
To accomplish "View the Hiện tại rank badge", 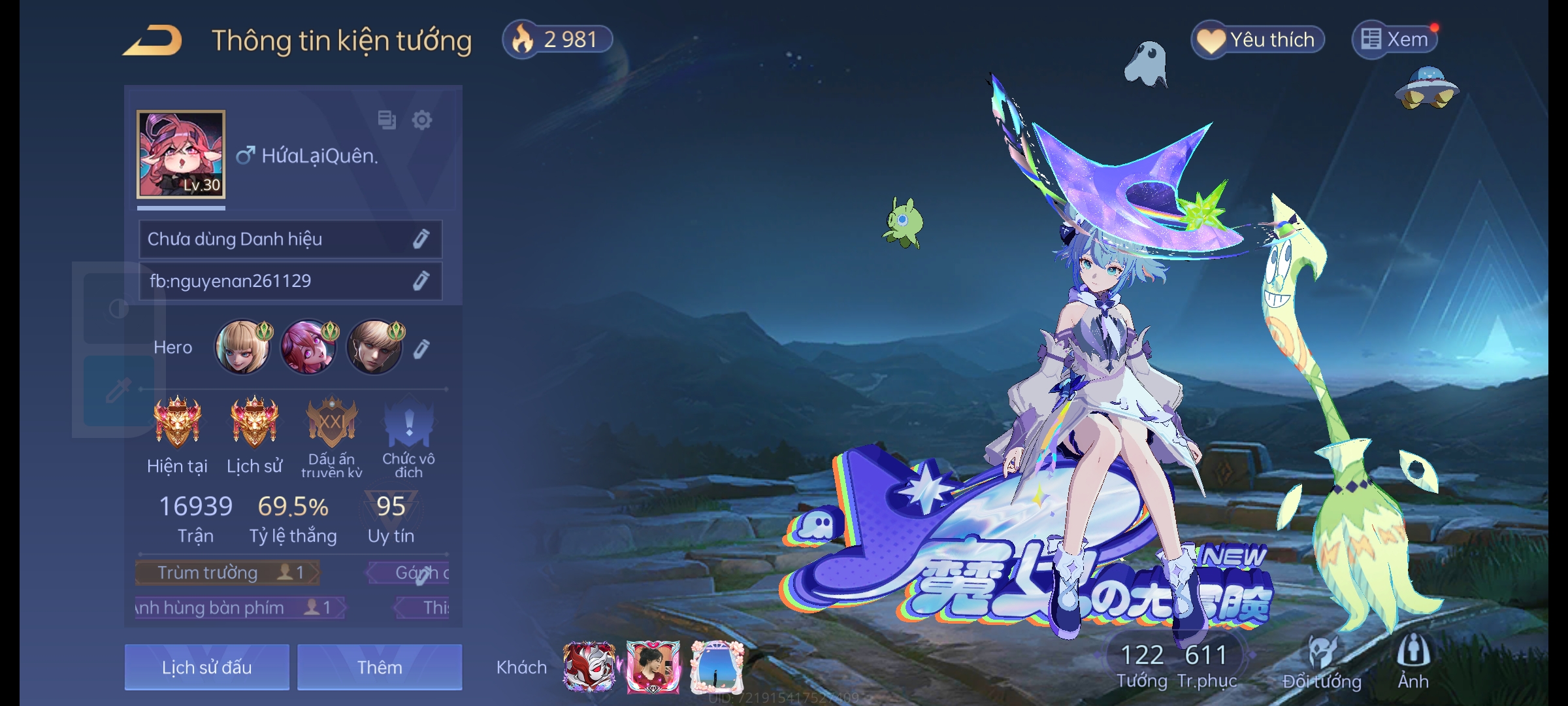I will [177, 422].
